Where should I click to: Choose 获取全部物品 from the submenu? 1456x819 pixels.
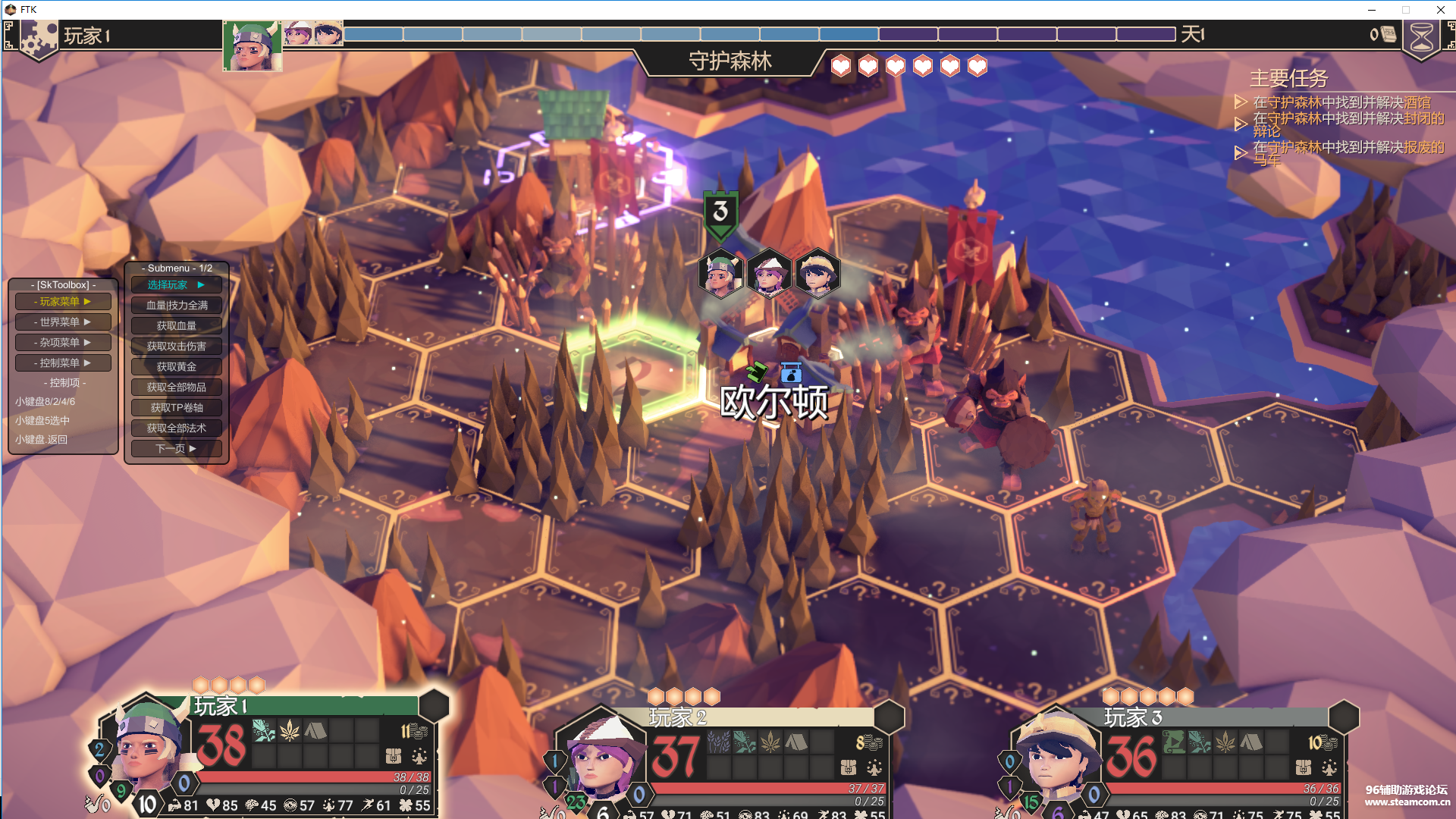tap(176, 388)
